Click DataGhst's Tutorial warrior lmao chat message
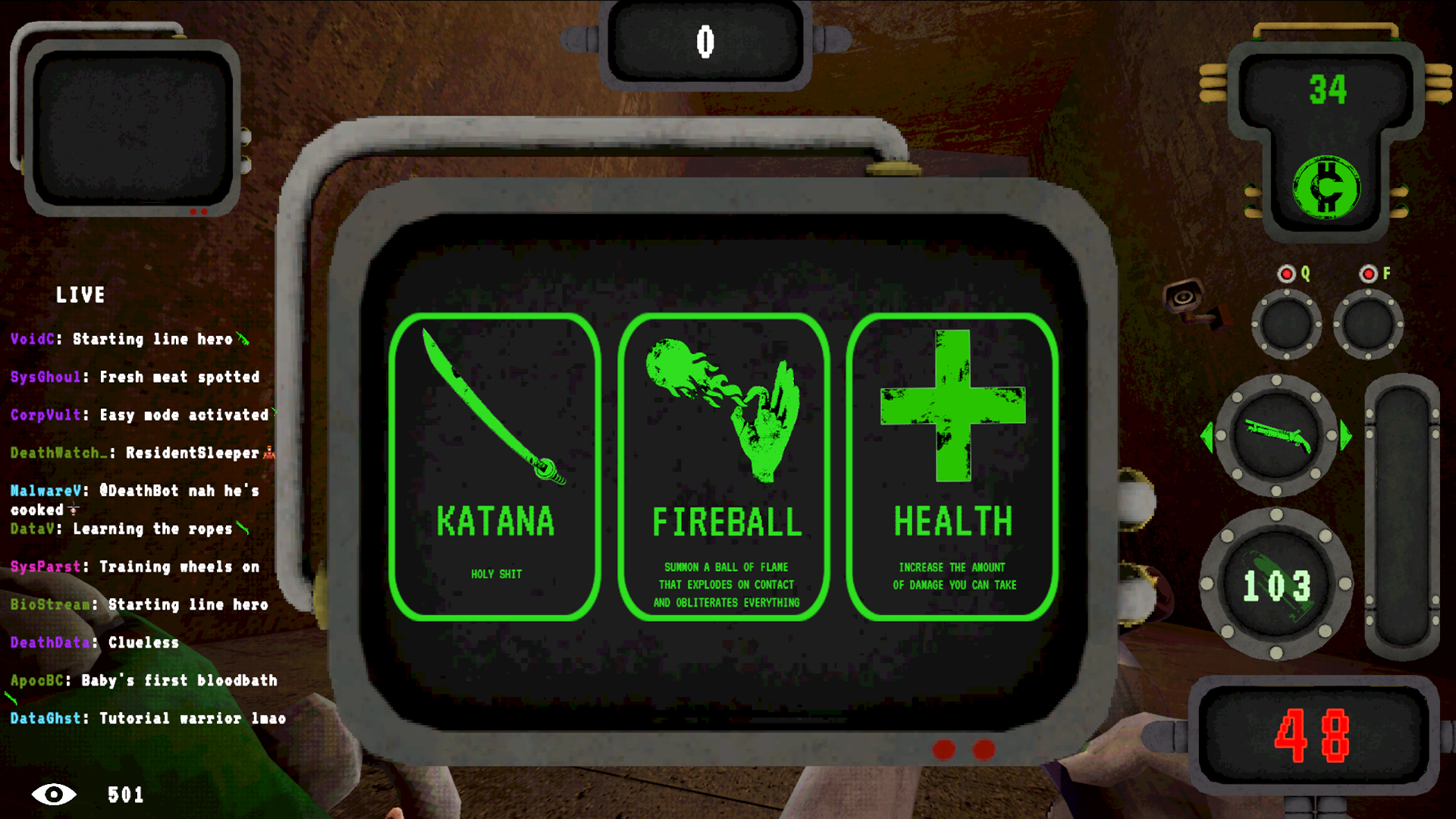Screen dimensions: 1456x819 [x=149, y=718]
